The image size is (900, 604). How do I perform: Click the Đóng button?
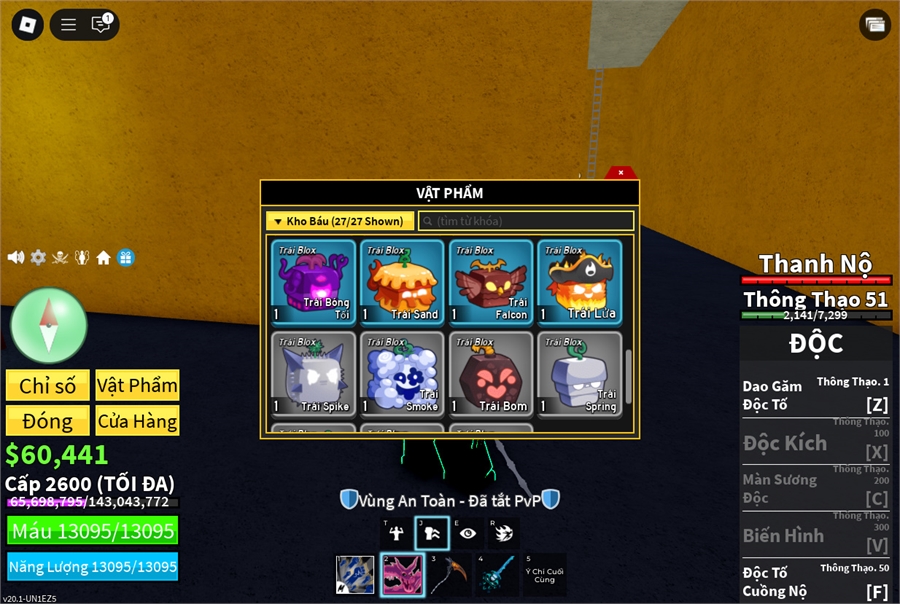coord(47,421)
